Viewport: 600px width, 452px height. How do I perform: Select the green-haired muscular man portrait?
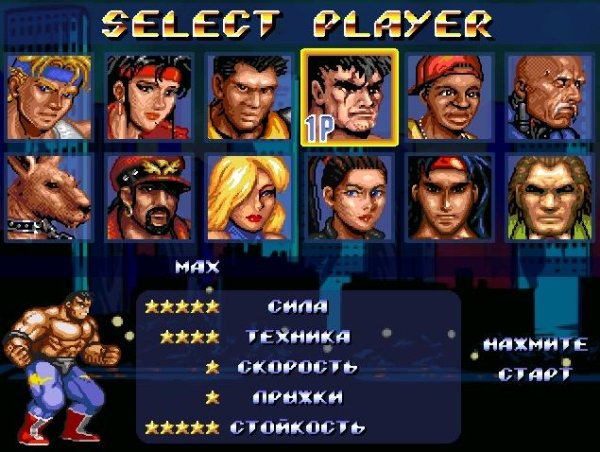point(549,197)
